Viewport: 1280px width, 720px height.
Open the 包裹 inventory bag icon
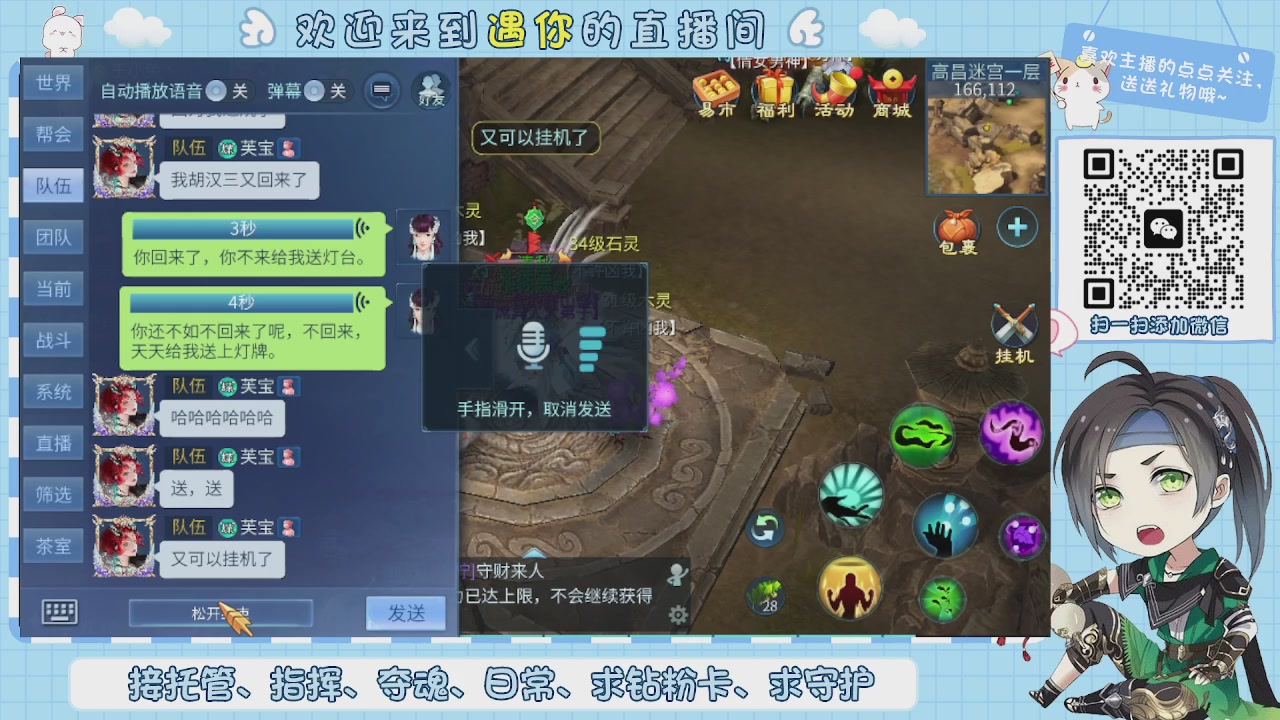[x=957, y=227]
